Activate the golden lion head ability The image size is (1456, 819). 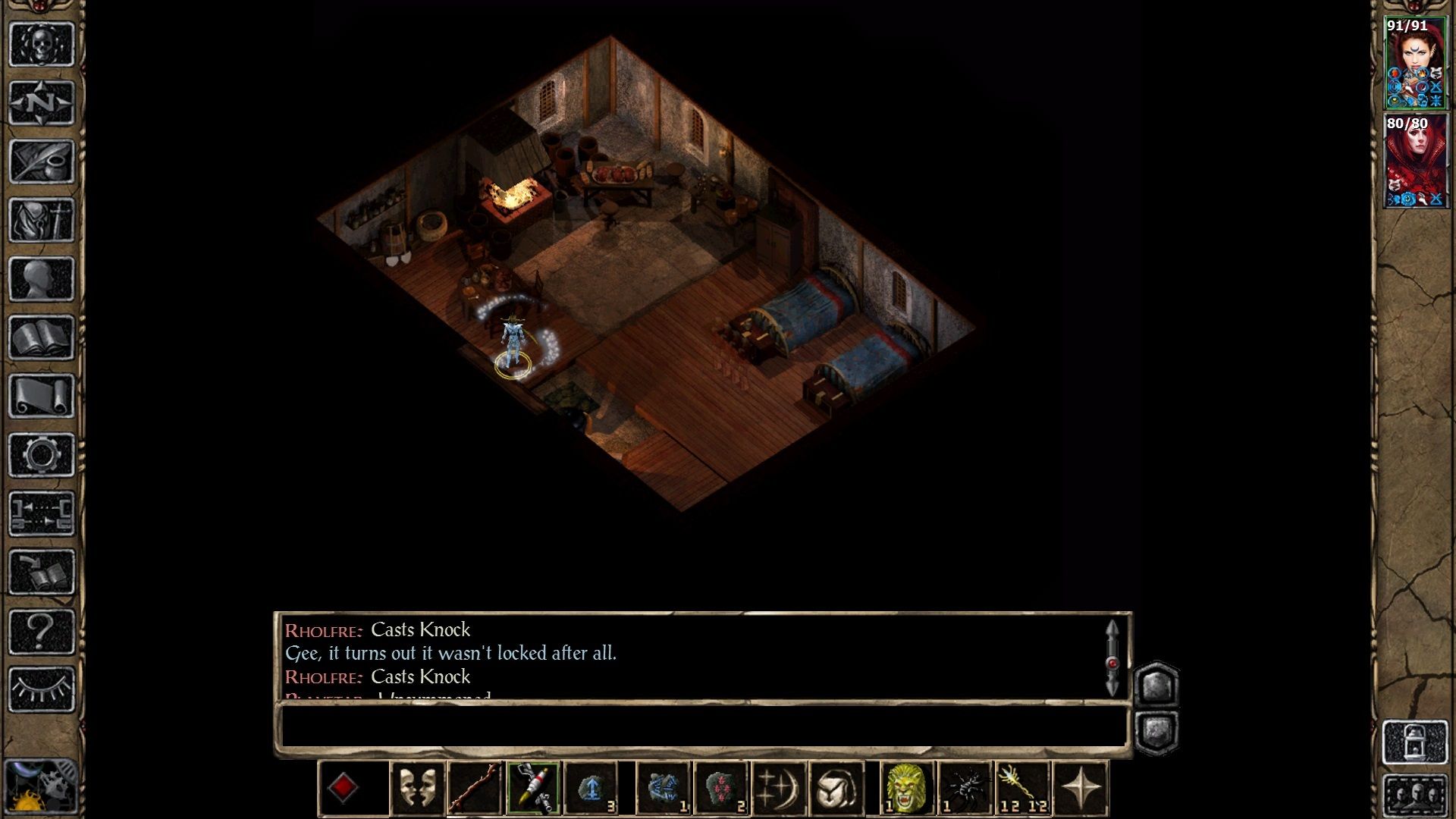pos(906,789)
